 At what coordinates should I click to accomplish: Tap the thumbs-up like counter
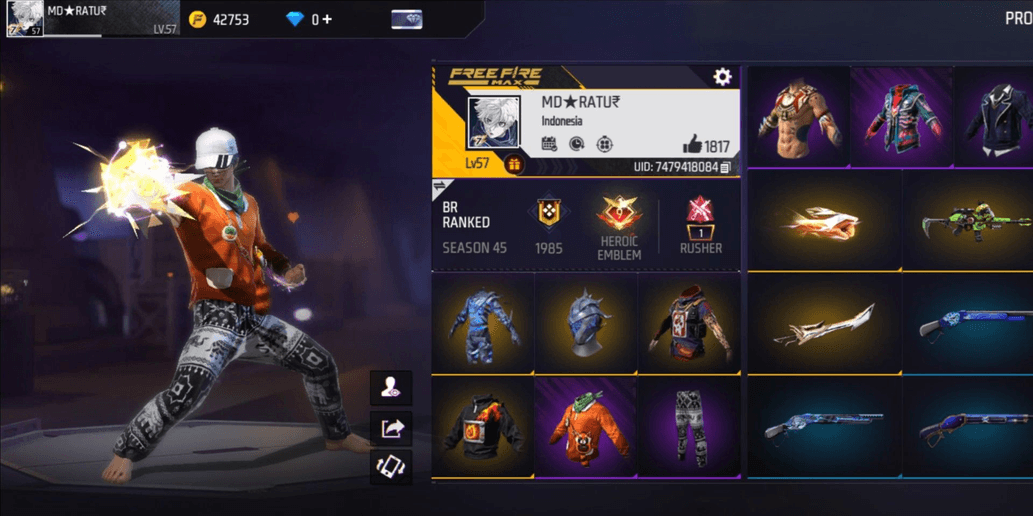(x=706, y=146)
